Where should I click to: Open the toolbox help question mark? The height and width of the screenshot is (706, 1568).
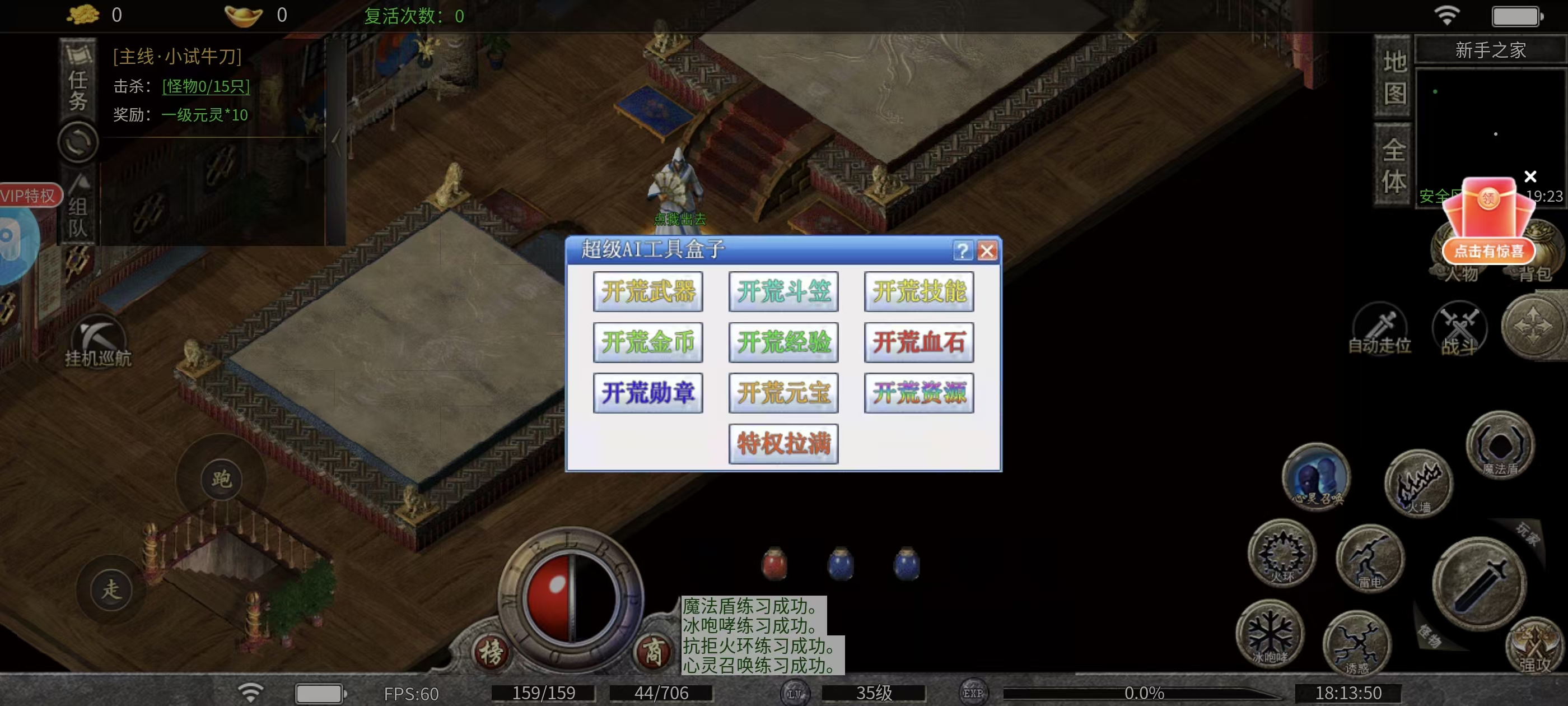click(962, 250)
